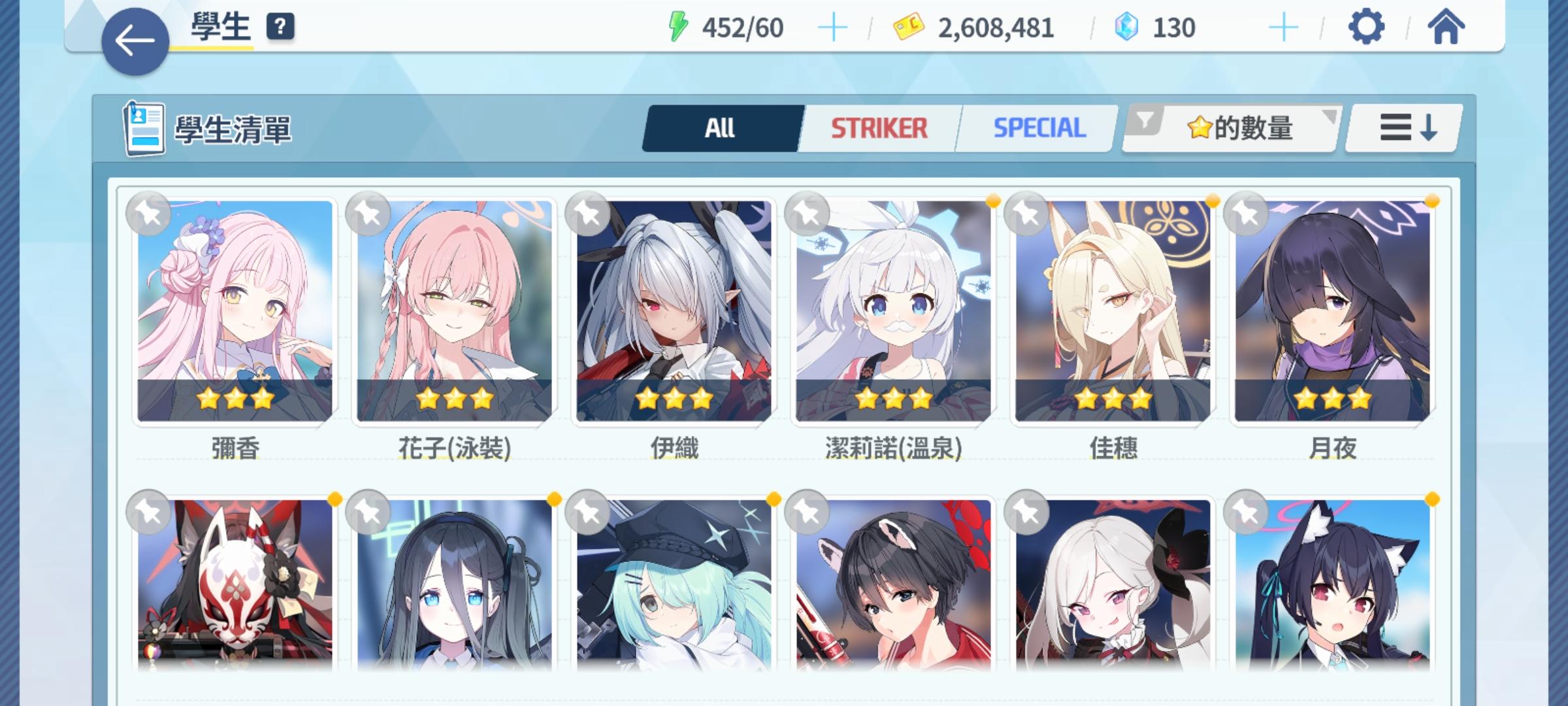Image resolution: width=1568 pixels, height=706 pixels.
Task: Switch to the STRIKER tab
Action: (x=879, y=127)
